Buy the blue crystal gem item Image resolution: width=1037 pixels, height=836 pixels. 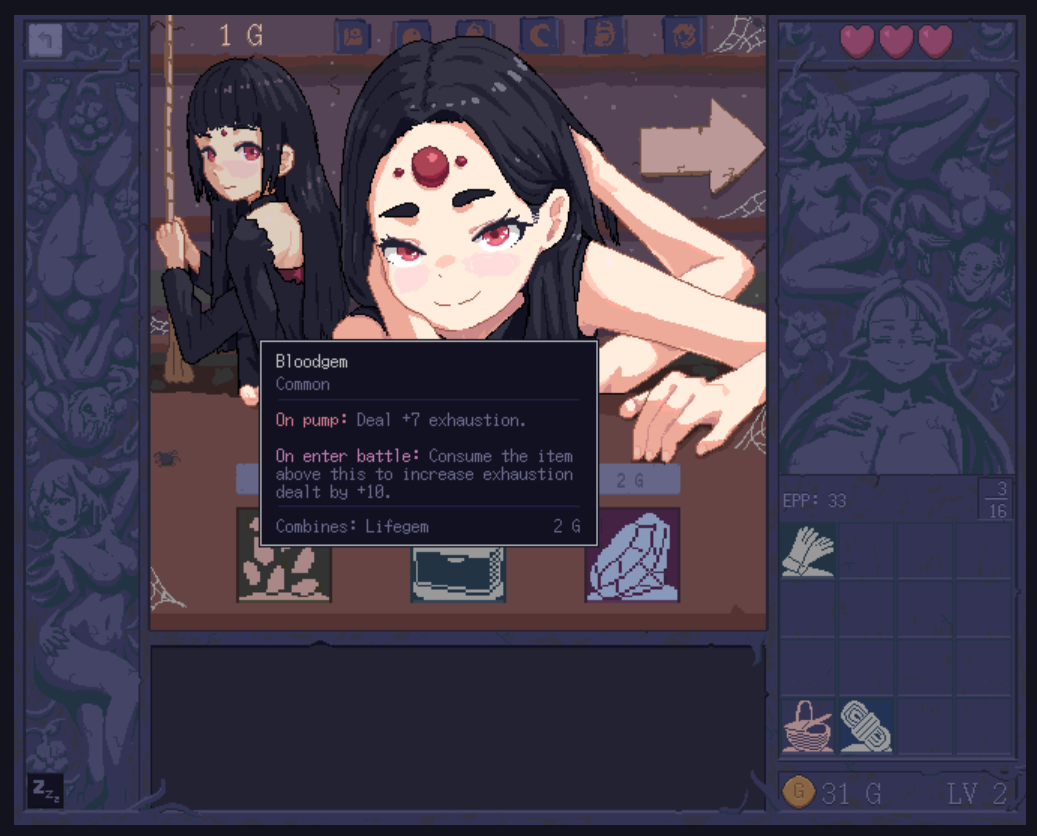tap(632, 555)
